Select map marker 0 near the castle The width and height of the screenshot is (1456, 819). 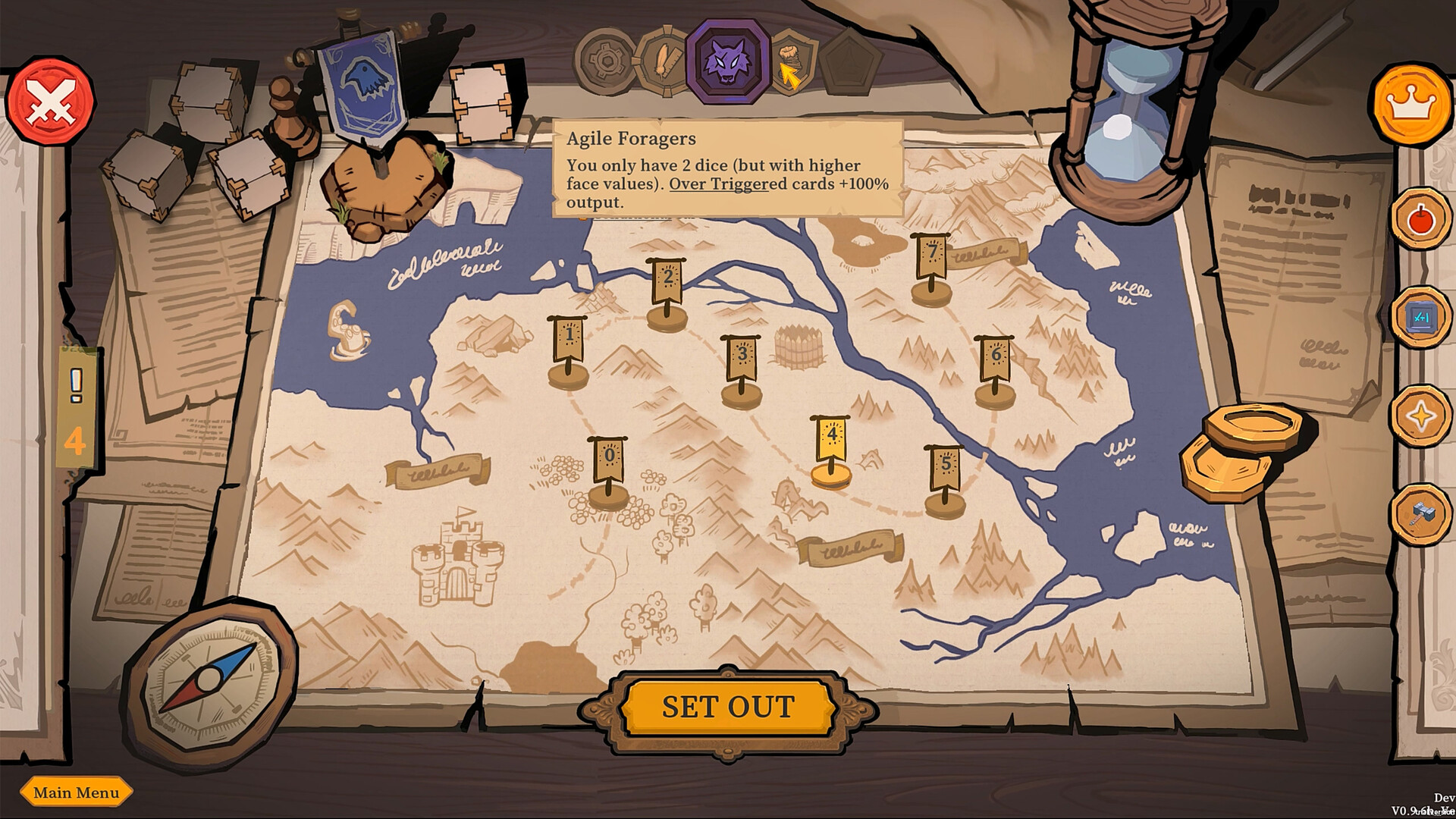607,455
